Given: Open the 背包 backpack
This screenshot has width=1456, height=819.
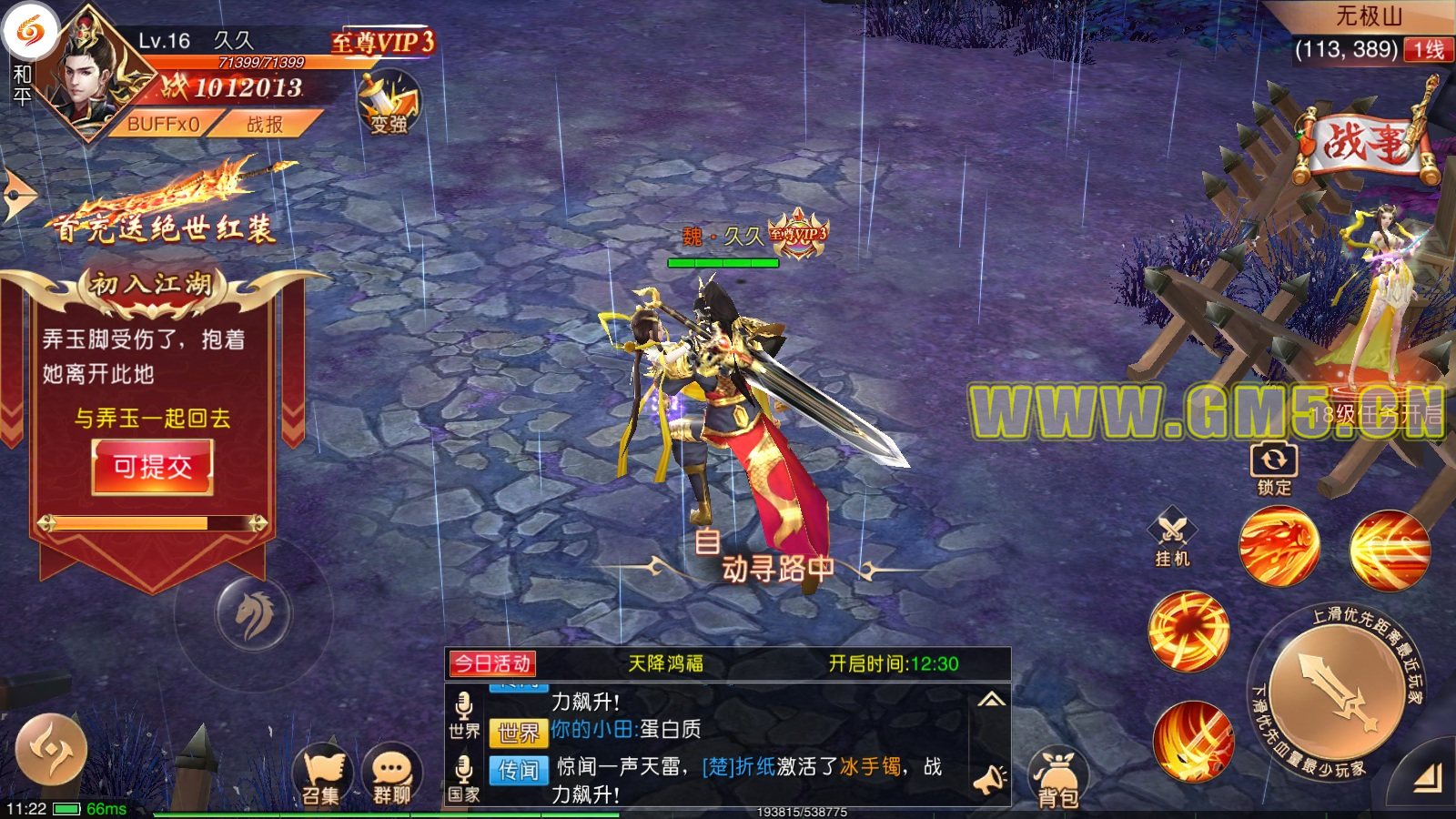Looking at the screenshot, I should click(1057, 780).
